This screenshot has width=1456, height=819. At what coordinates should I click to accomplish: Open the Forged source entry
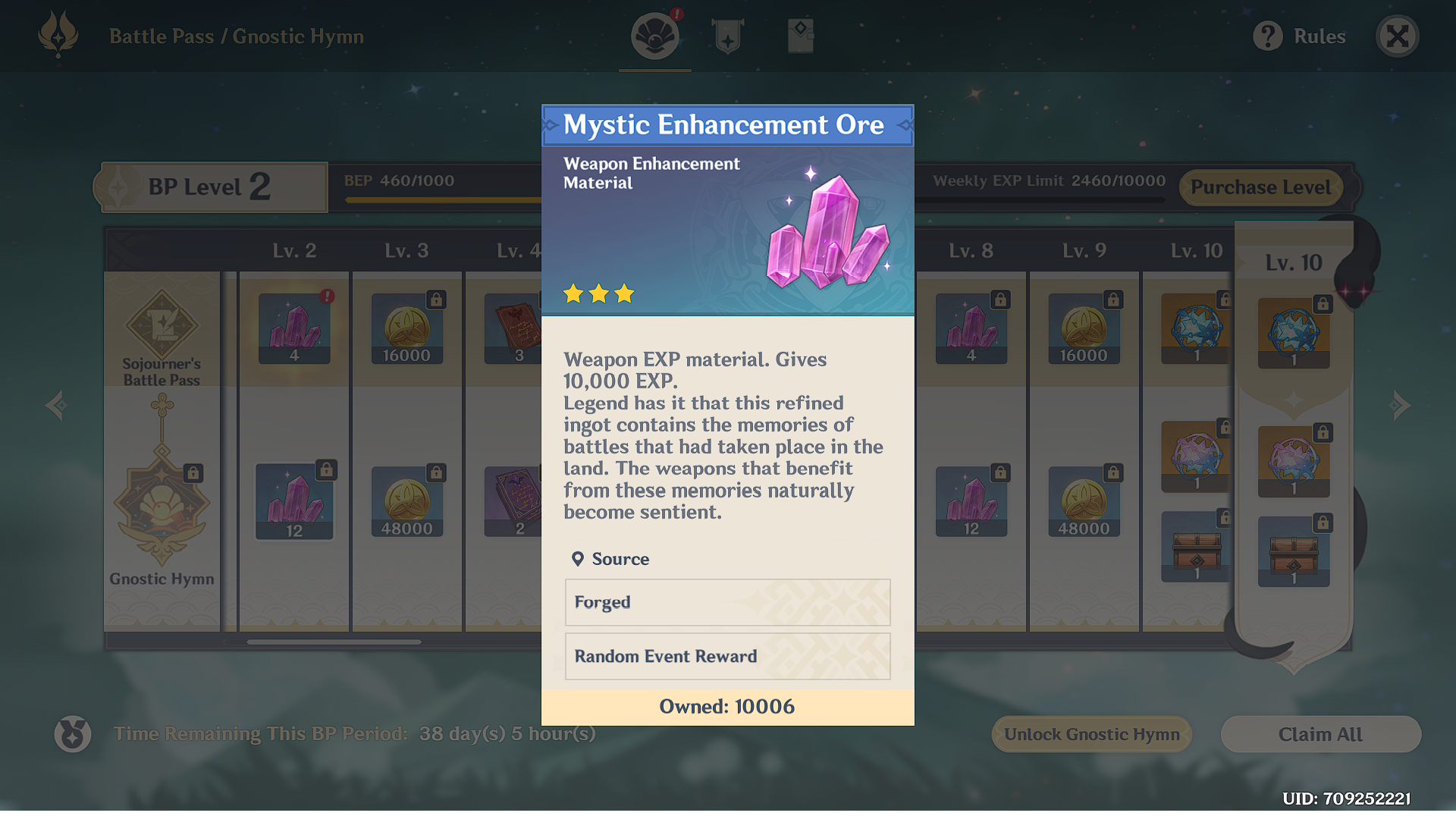click(x=726, y=603)
